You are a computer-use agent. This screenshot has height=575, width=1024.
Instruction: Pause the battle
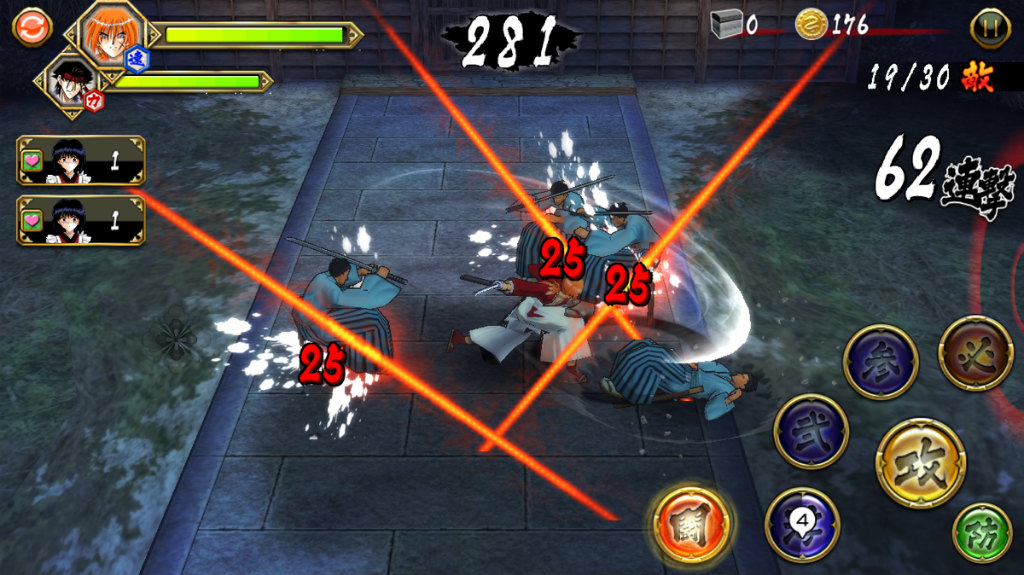(x=989, y=27)
